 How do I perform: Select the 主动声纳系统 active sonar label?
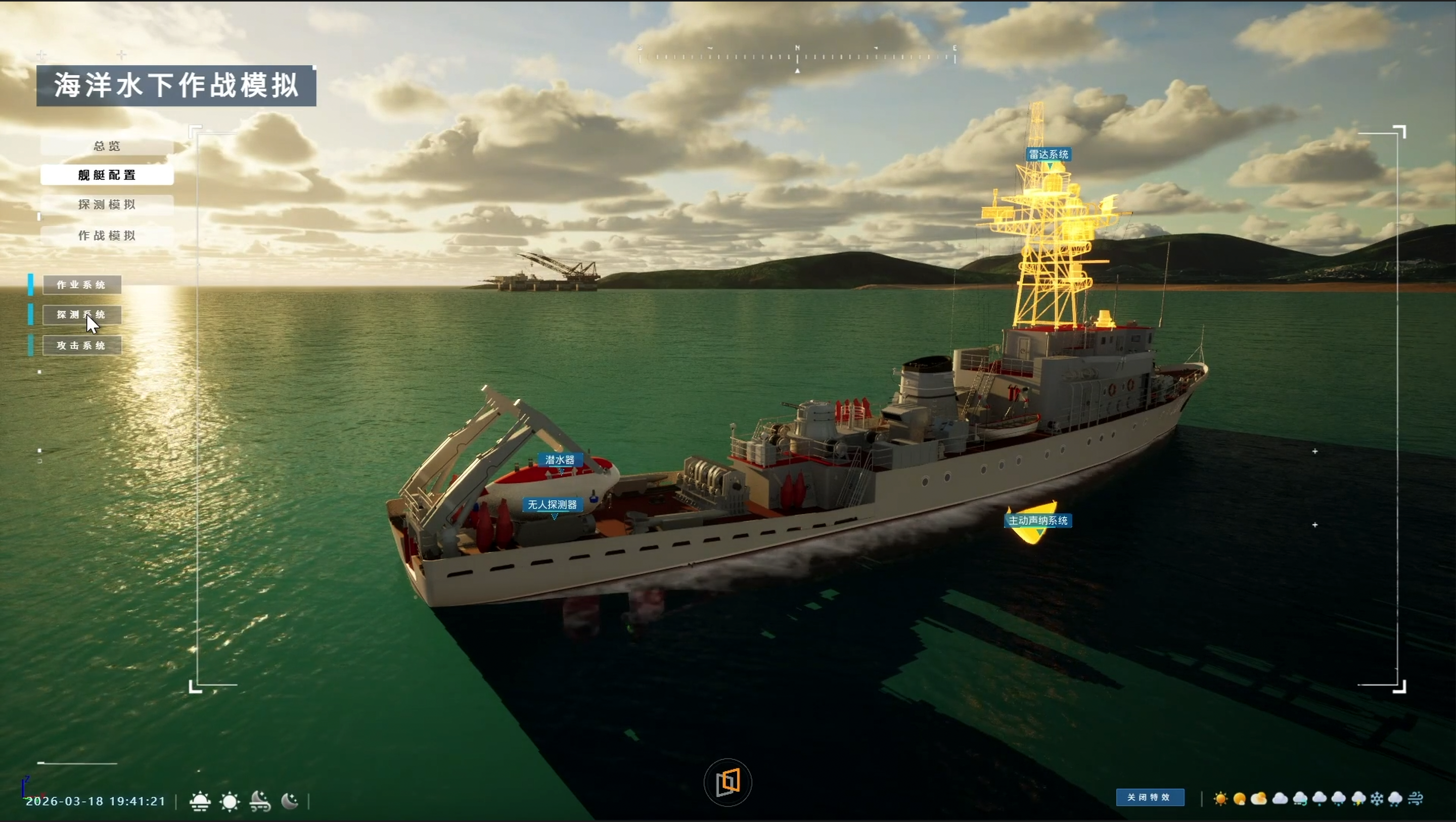1038,521
